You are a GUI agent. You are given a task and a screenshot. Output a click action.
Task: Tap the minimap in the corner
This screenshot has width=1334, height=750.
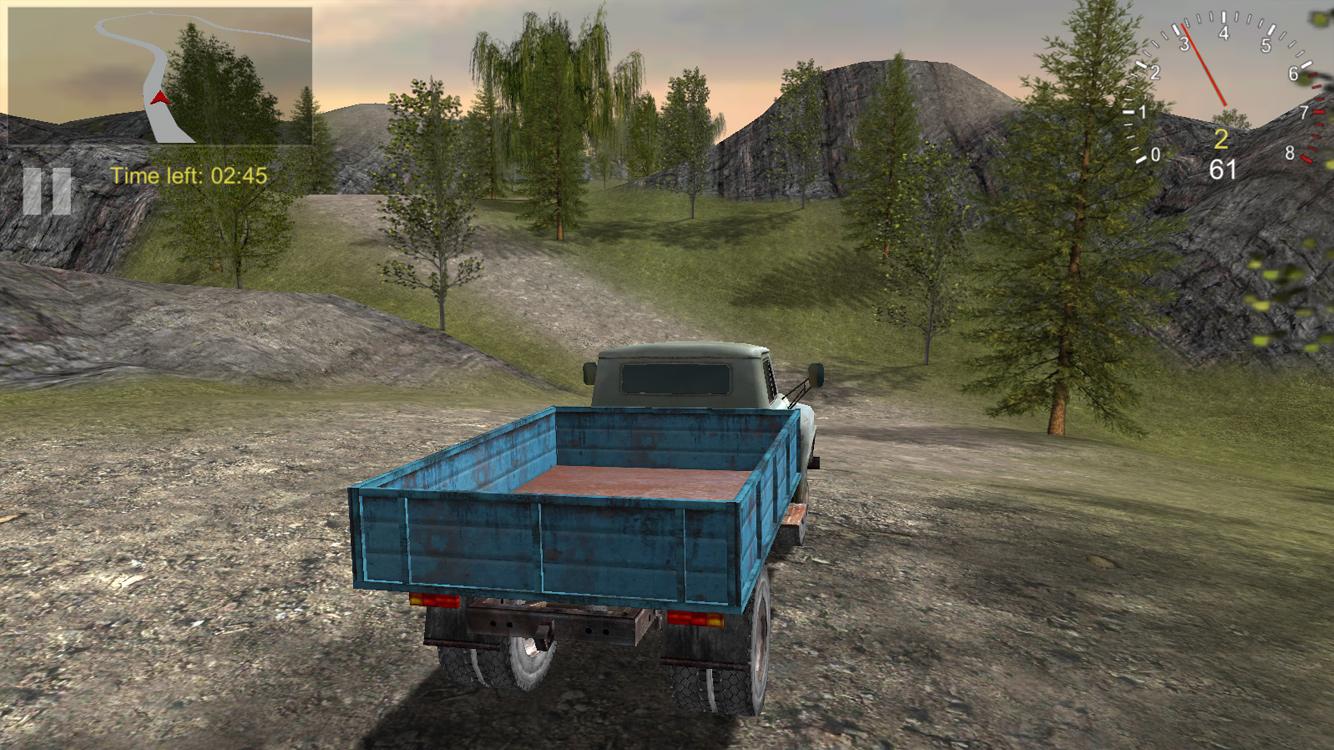(x=160, y=75)
